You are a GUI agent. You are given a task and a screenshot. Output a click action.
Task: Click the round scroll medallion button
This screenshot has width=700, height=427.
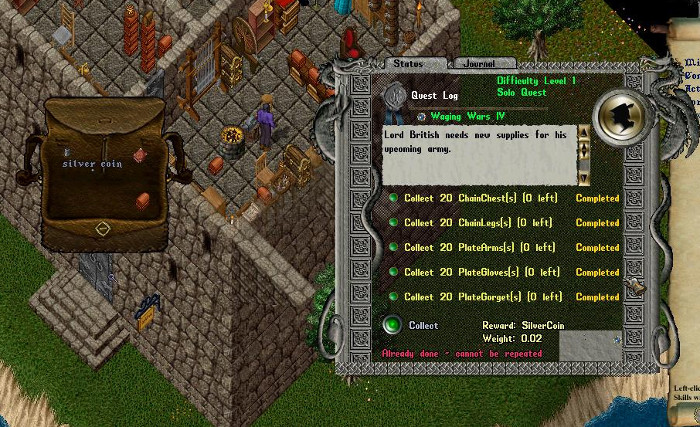[x=621, y=114]
